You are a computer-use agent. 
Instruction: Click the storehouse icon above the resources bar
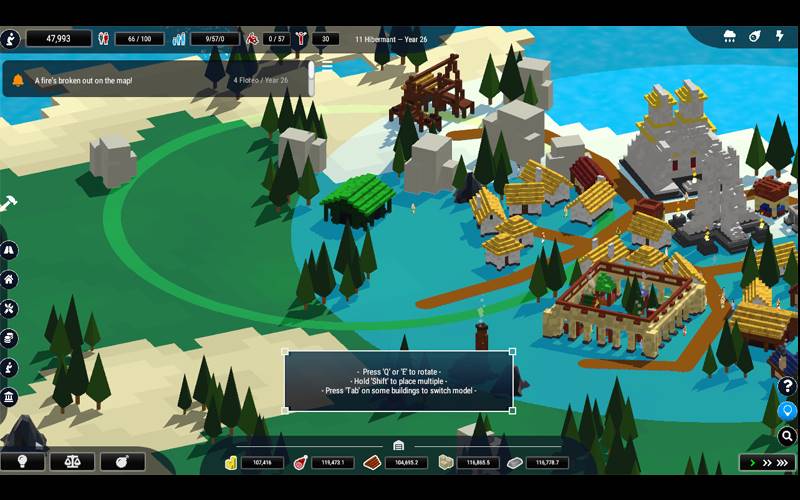(398, 446)
